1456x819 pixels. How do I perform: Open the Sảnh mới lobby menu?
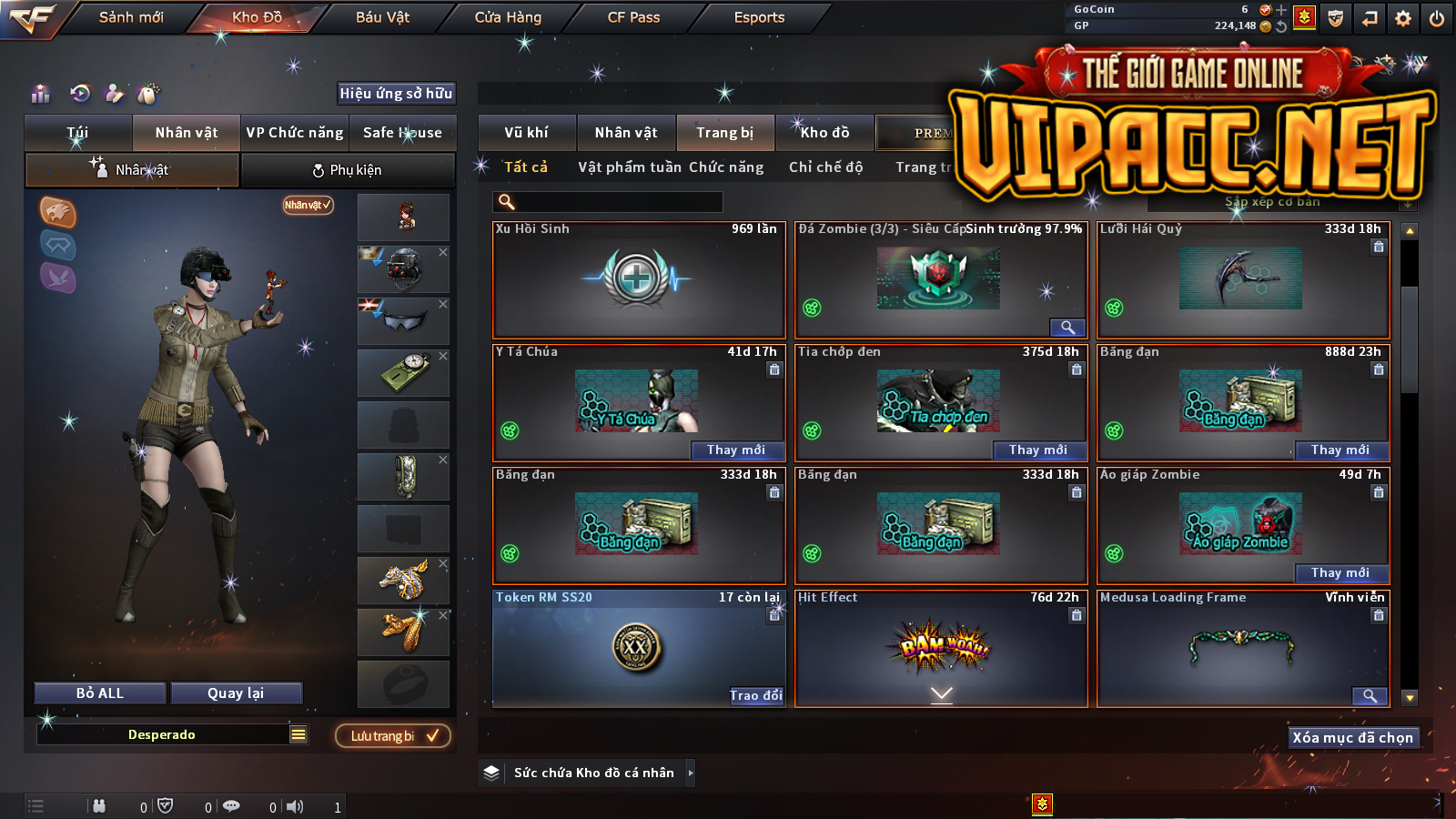131,17
